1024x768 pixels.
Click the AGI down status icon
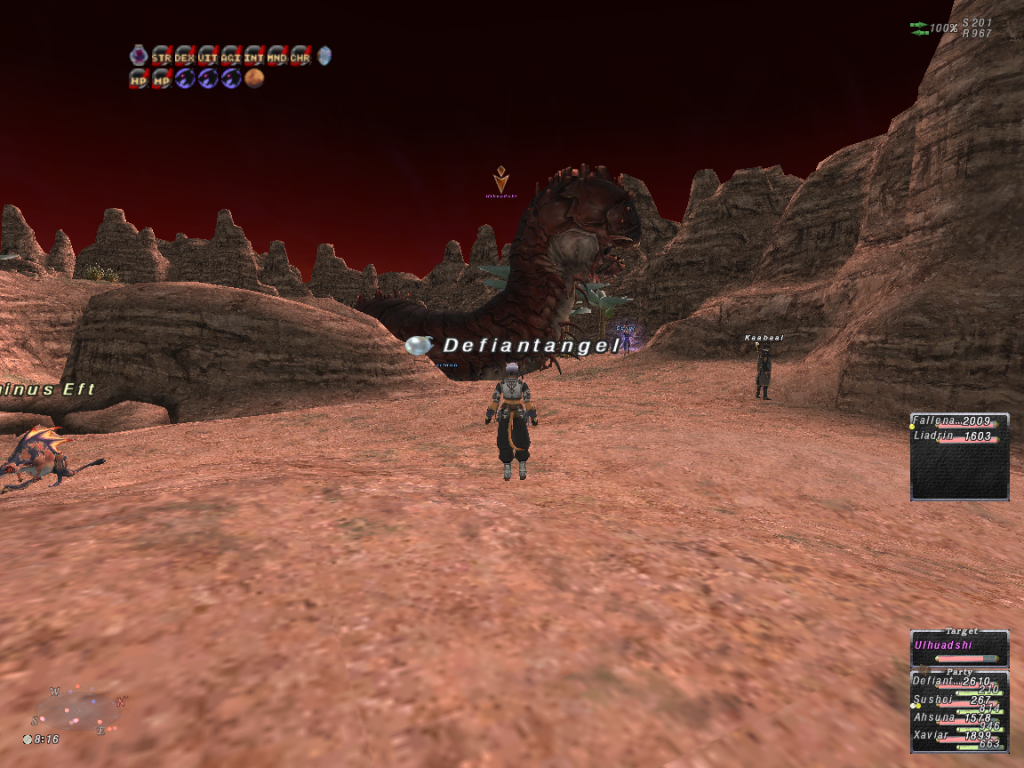tap(230, 57)
